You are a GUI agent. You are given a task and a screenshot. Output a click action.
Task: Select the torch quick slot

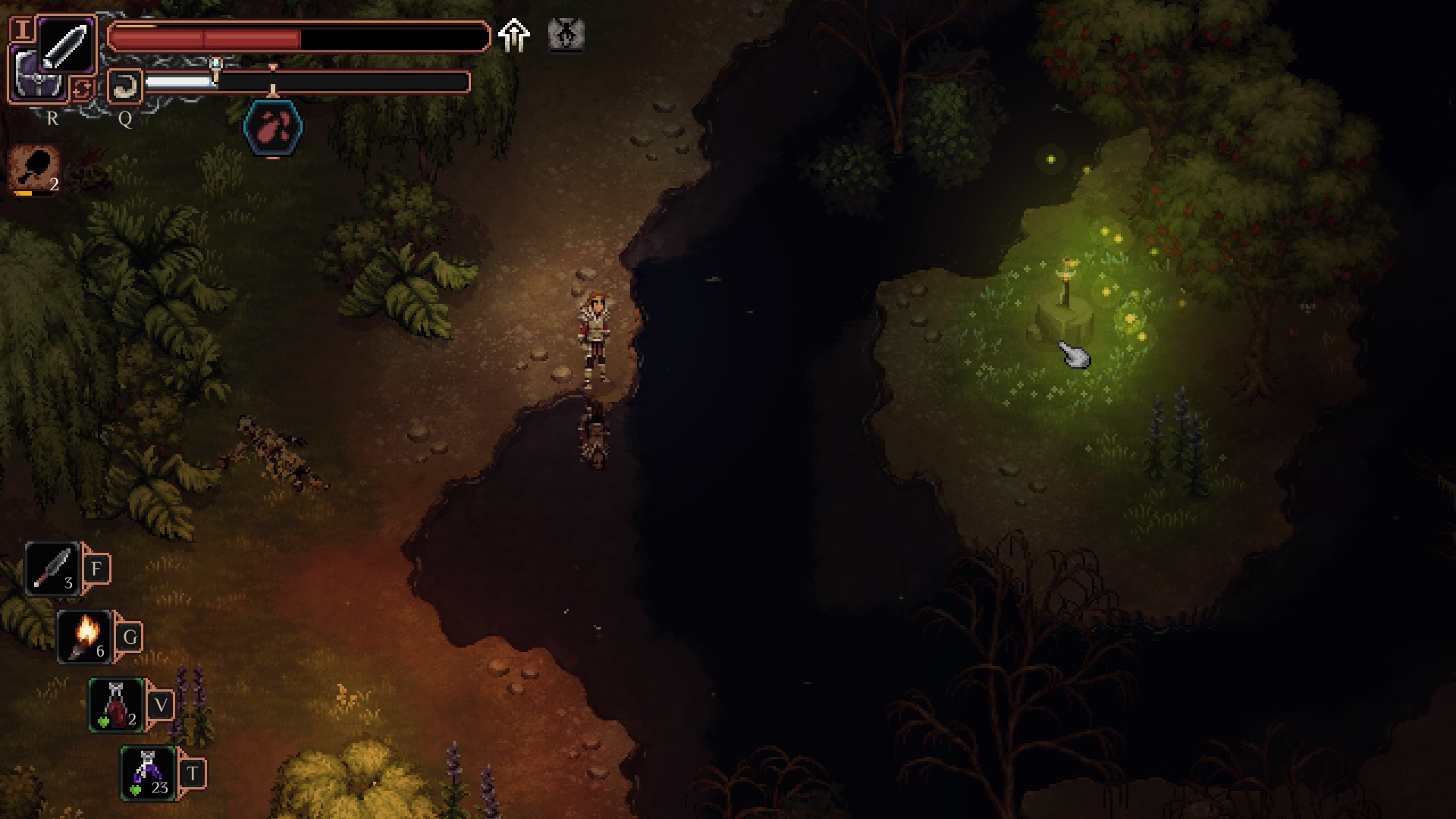tap(86, 637)
